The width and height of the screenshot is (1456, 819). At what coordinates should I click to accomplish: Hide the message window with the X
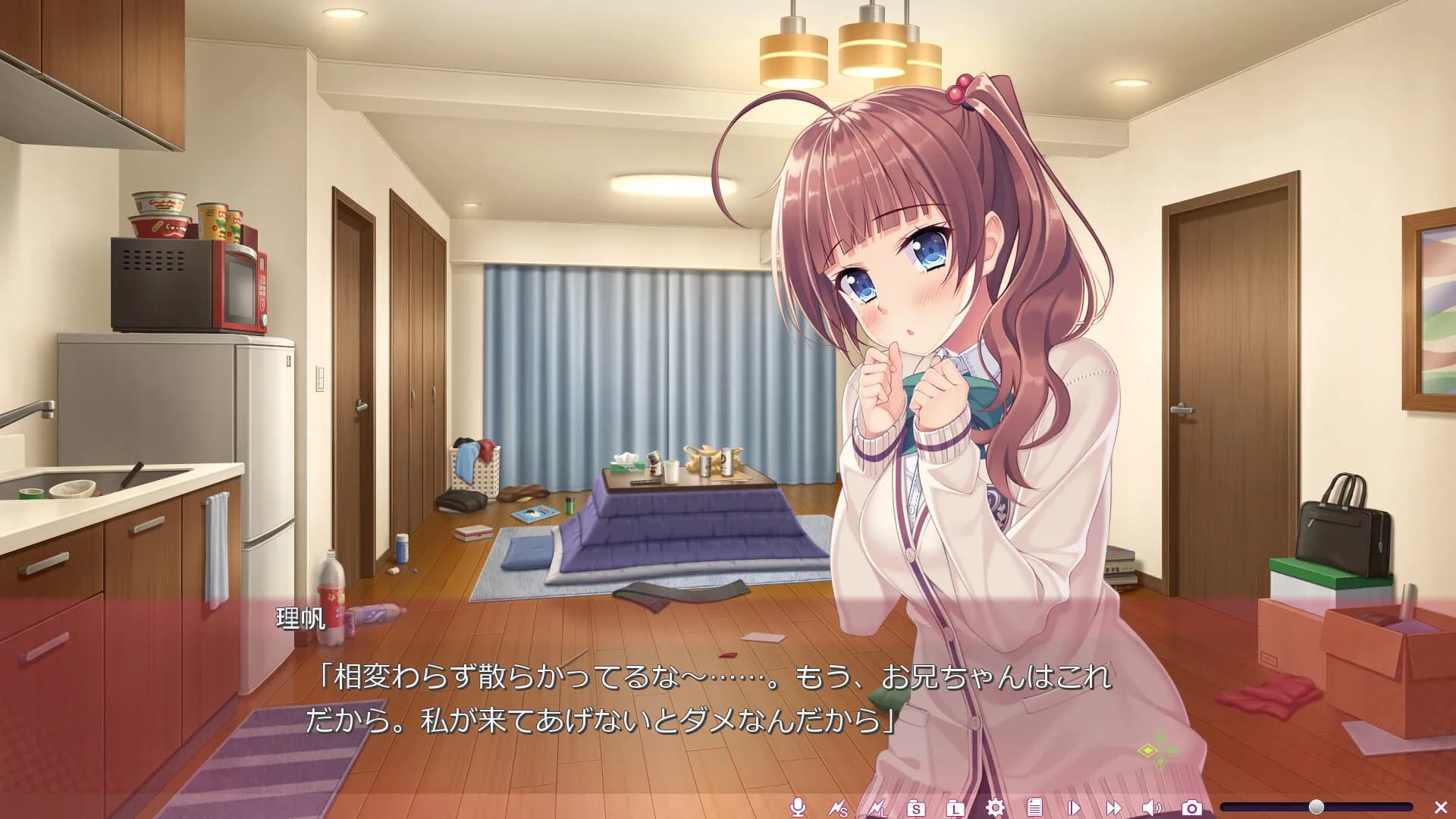click(1441, 808)
